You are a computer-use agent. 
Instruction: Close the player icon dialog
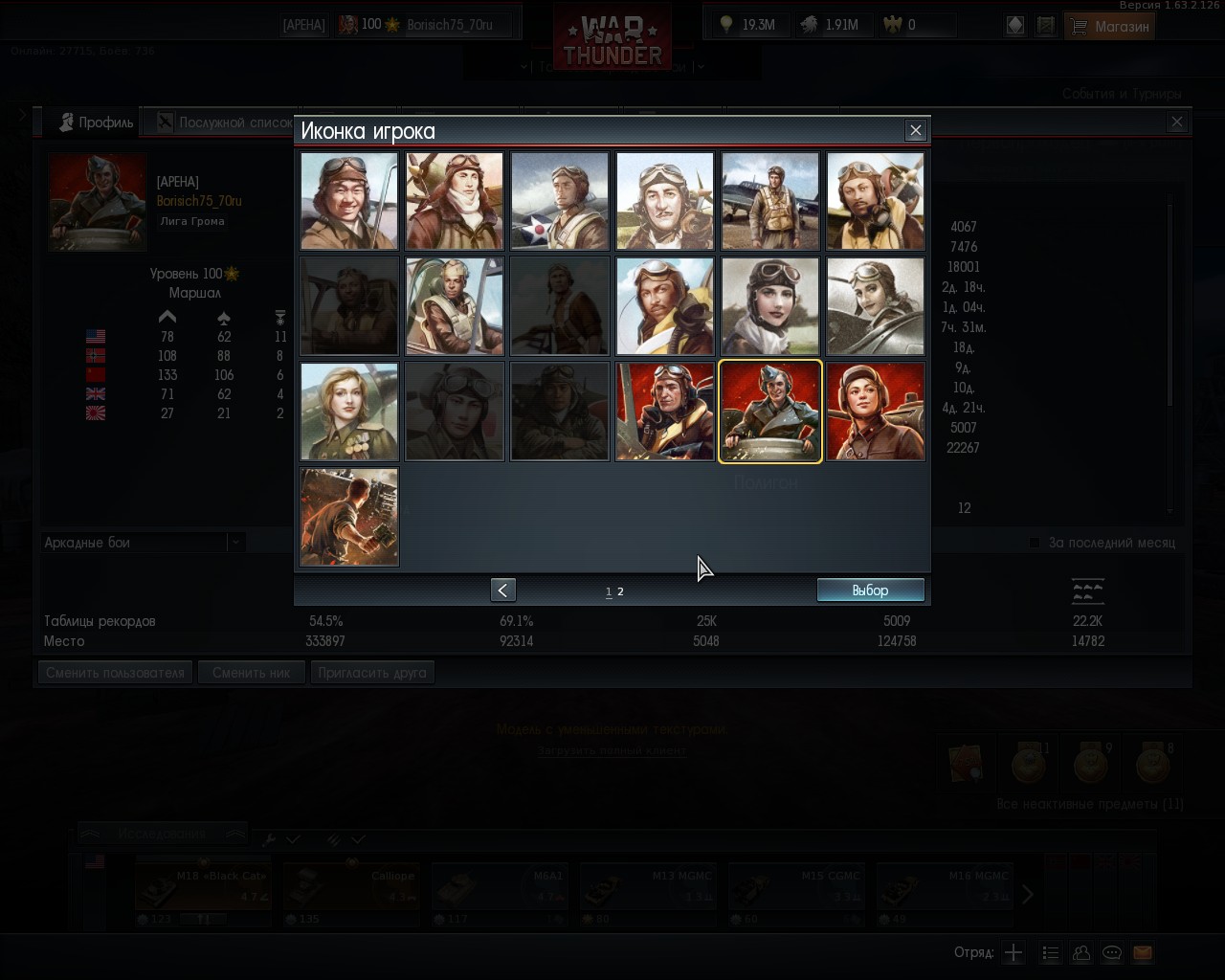916,130
